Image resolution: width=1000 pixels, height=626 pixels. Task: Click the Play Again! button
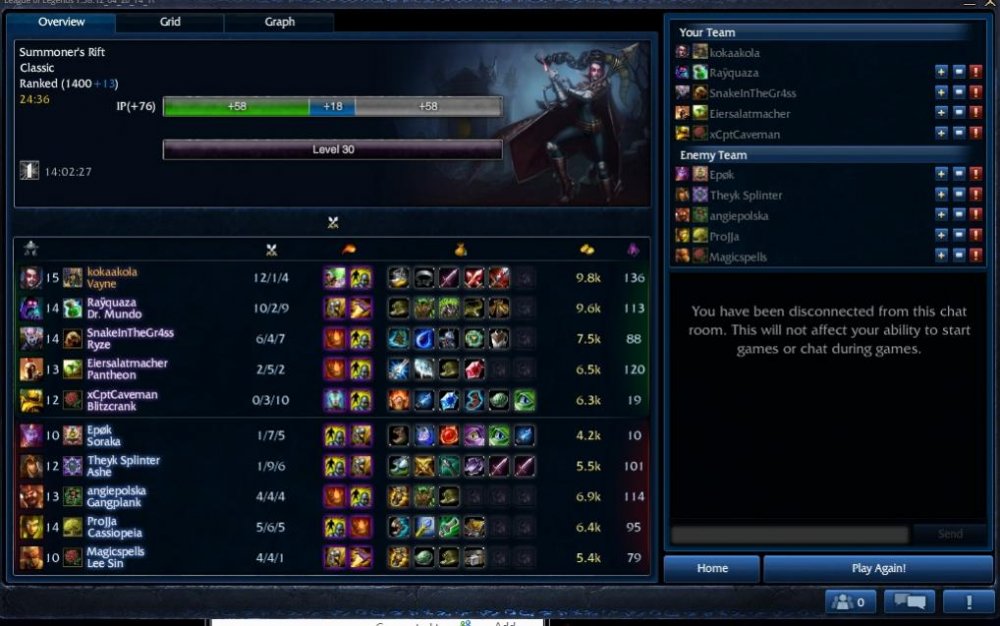click(878, 568)
